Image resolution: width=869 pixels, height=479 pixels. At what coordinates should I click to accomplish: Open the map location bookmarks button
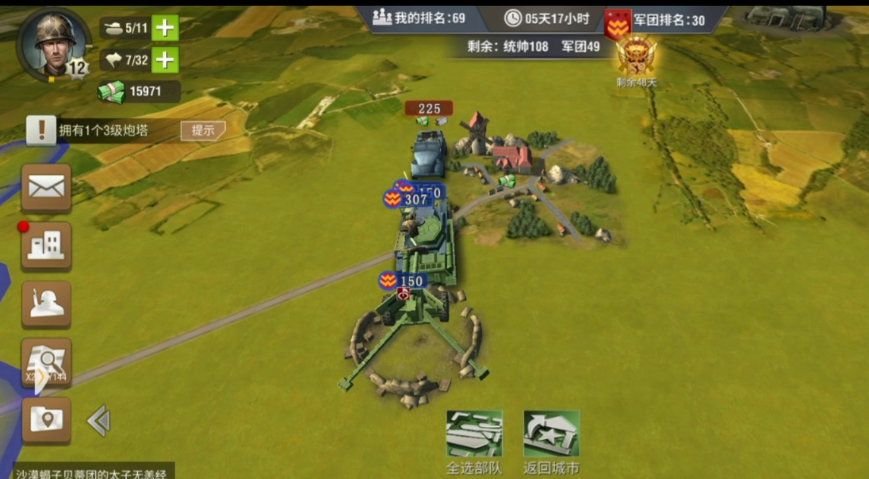coord(46,420)
